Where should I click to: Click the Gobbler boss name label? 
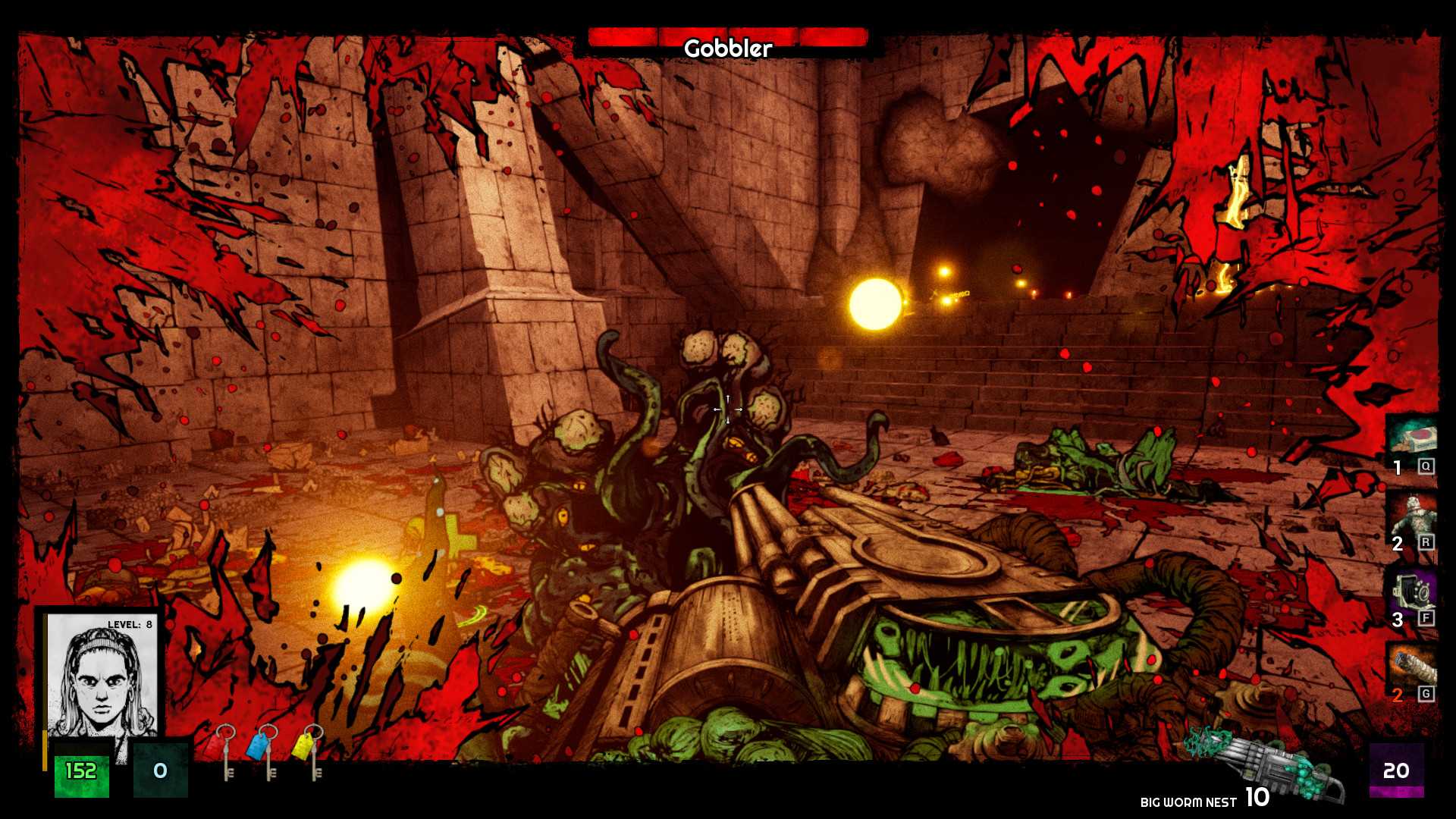click(726, 49)
